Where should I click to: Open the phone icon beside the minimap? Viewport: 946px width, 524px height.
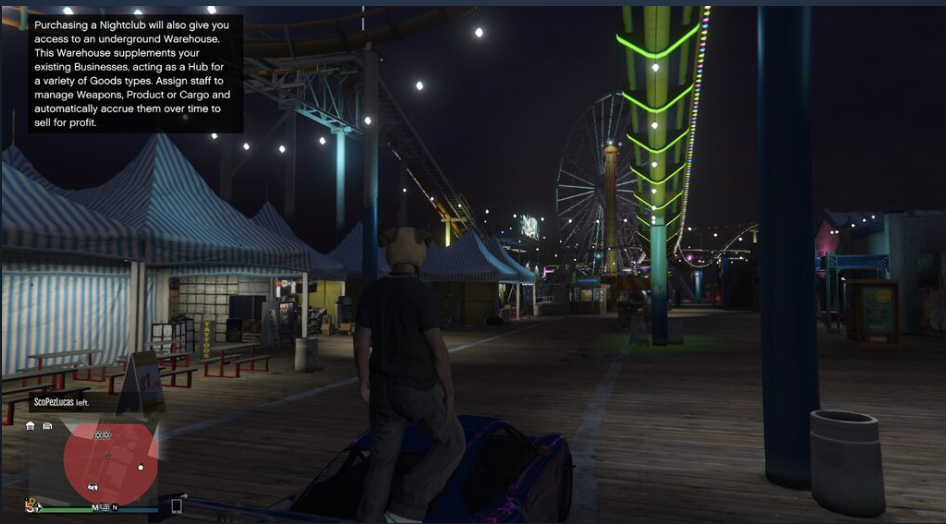(x=177, y=505)
